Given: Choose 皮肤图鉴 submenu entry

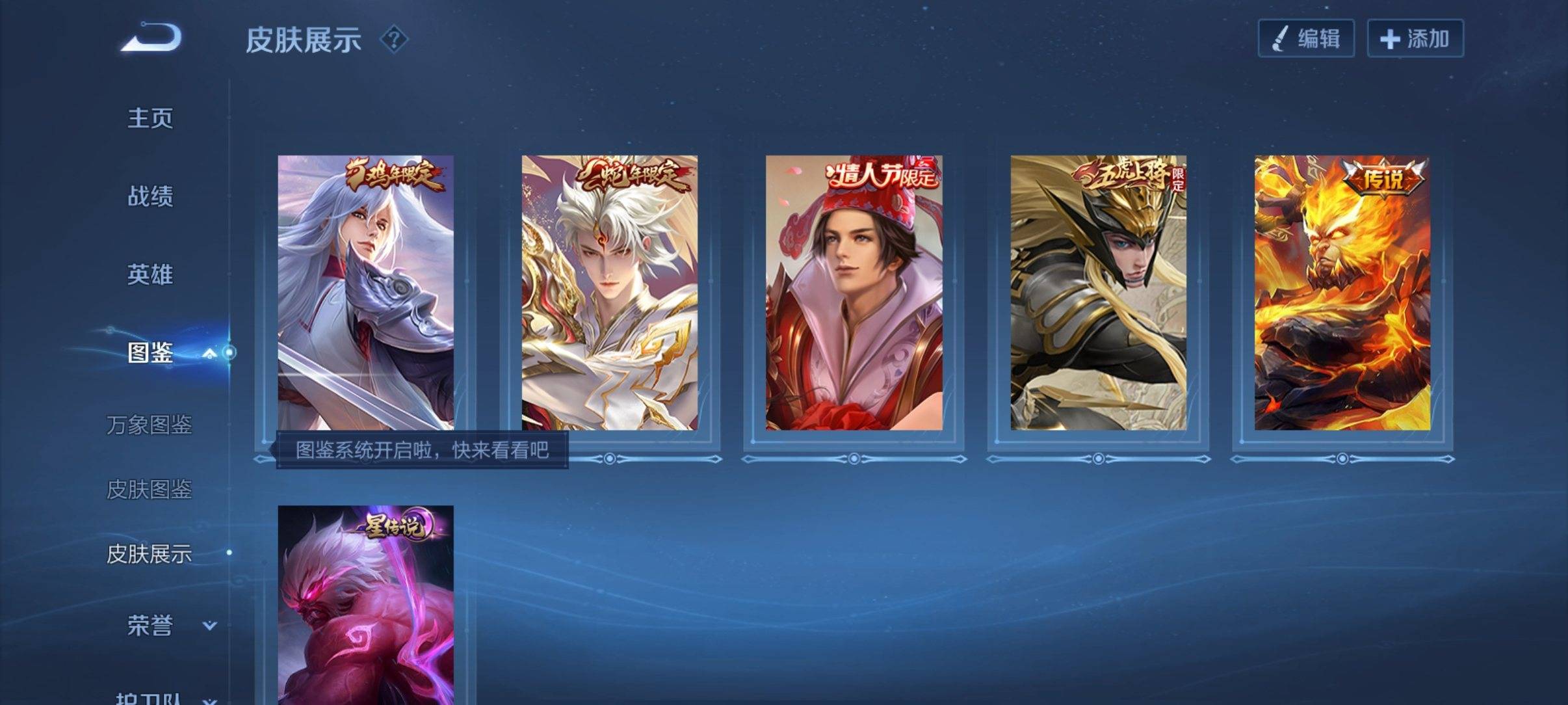Looking at the screenshot, I should tap(149, 489).
